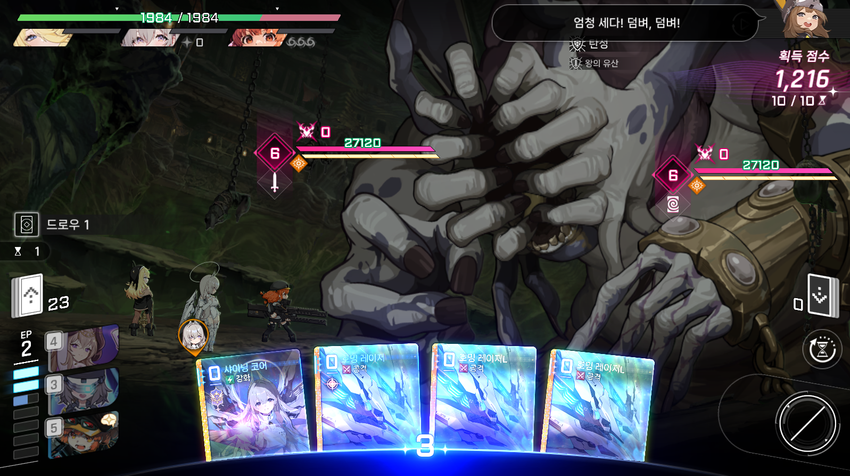
Task: Click the enemy sword attack intent icon
Action: [x=274, y=183]
